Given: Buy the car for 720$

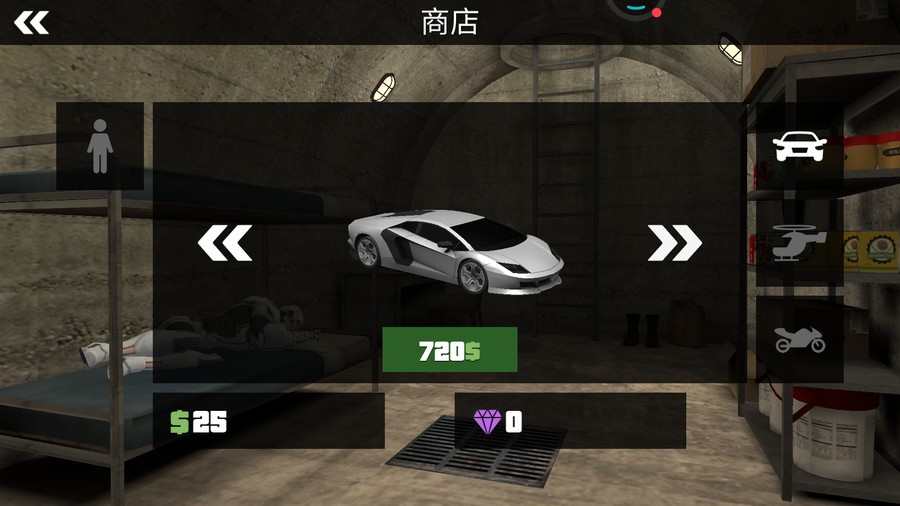Looking at the screenshot, I should click(x=449, y=350).
